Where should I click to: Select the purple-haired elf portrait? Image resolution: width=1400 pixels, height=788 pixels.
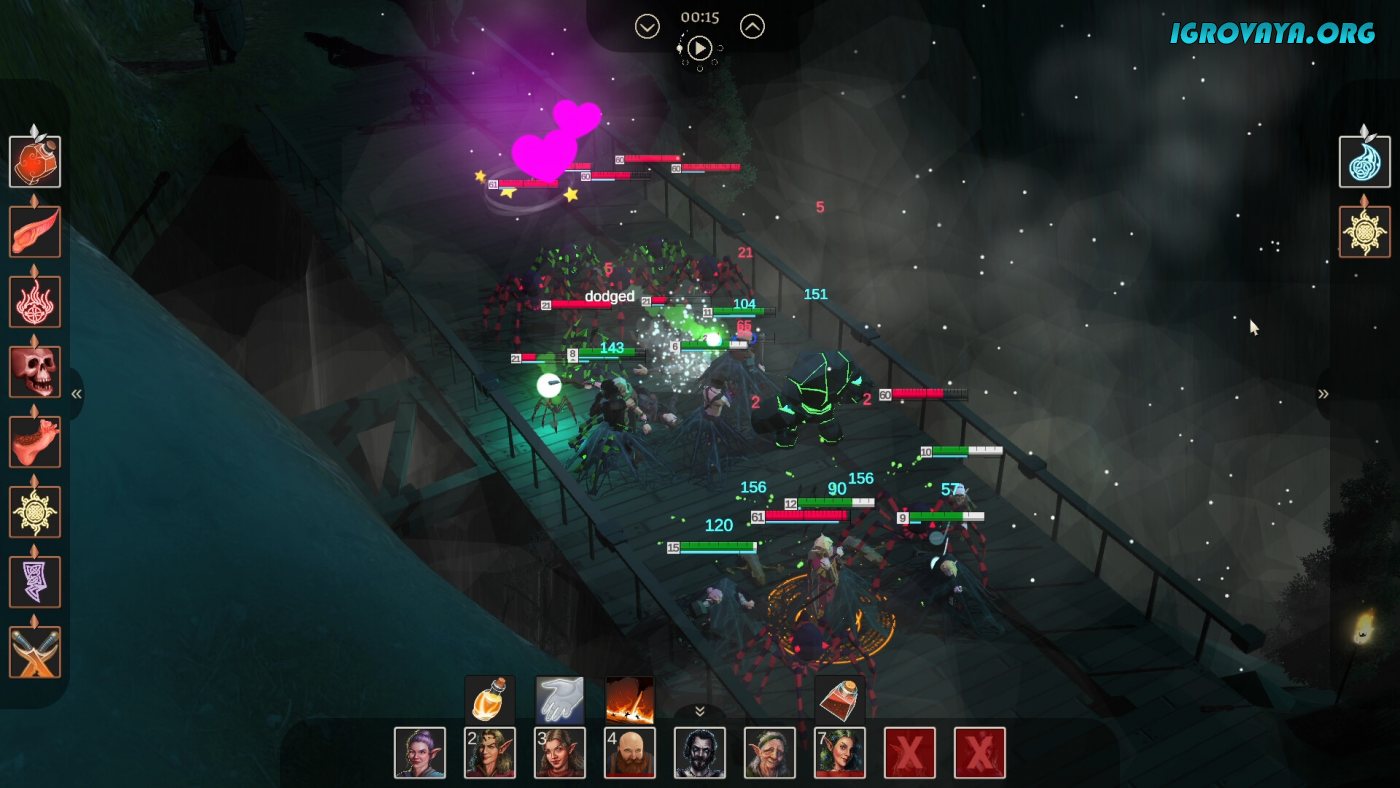point(420,753)
